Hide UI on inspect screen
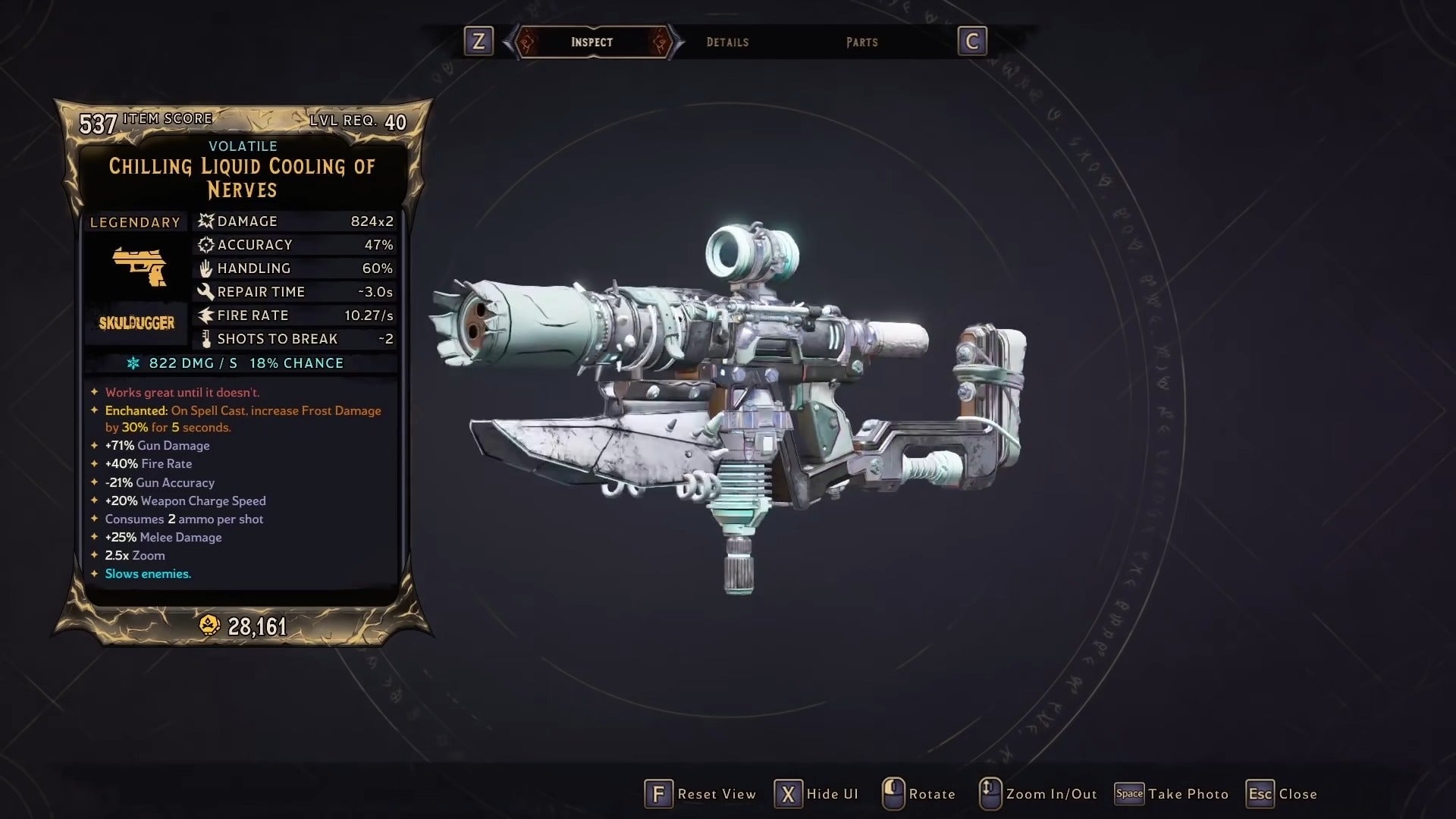Screen dimensions: 1456x819 817,794
